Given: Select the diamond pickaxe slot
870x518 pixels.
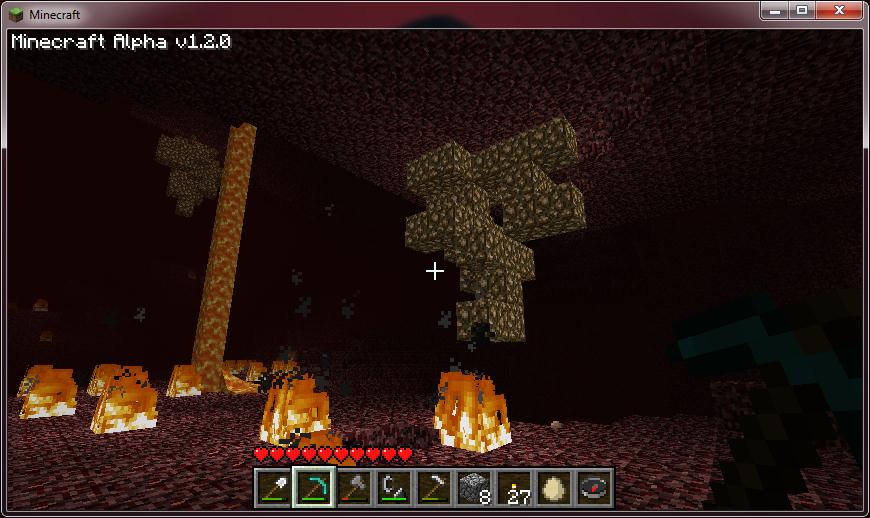Looking at the screenshot, I should (313, 487).
